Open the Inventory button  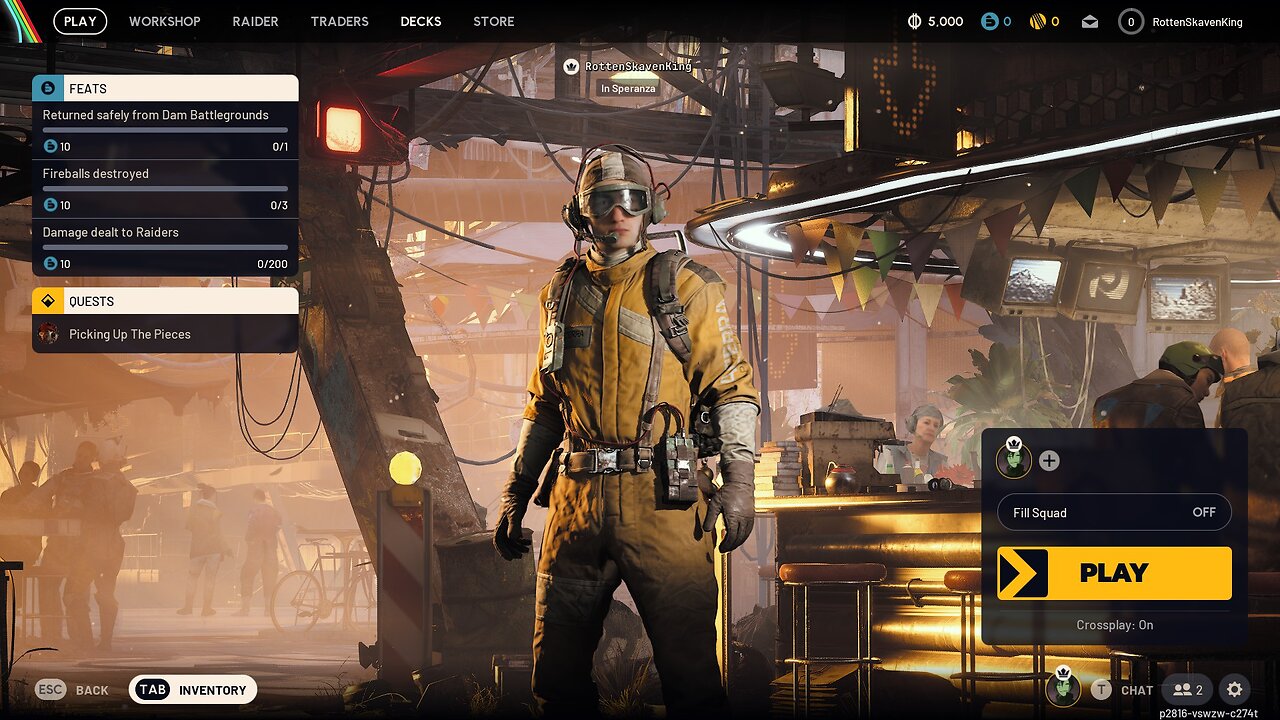[193, 690]
